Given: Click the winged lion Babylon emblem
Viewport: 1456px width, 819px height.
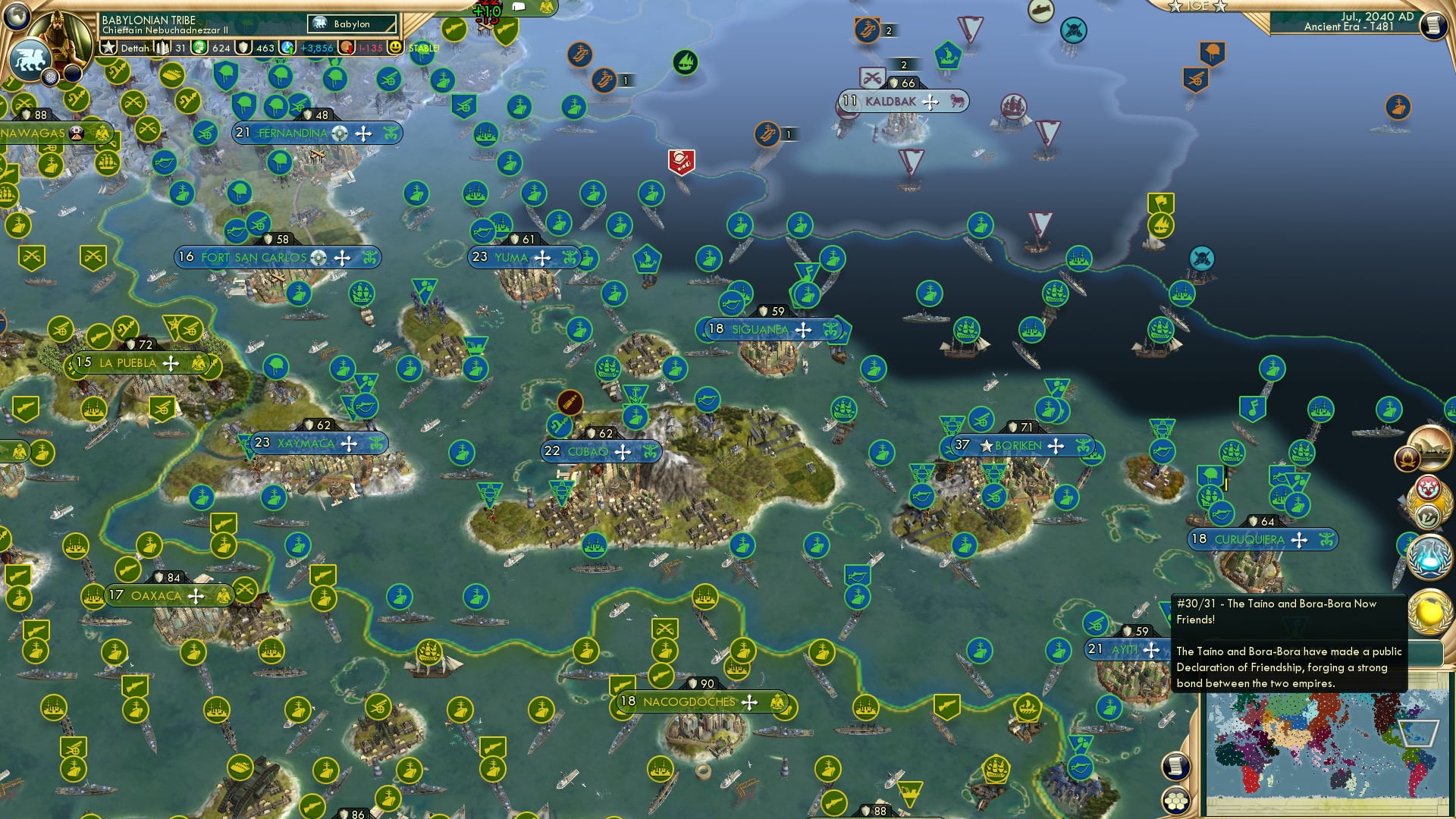Looking at the screenshot, I should [x=30, y=60].
